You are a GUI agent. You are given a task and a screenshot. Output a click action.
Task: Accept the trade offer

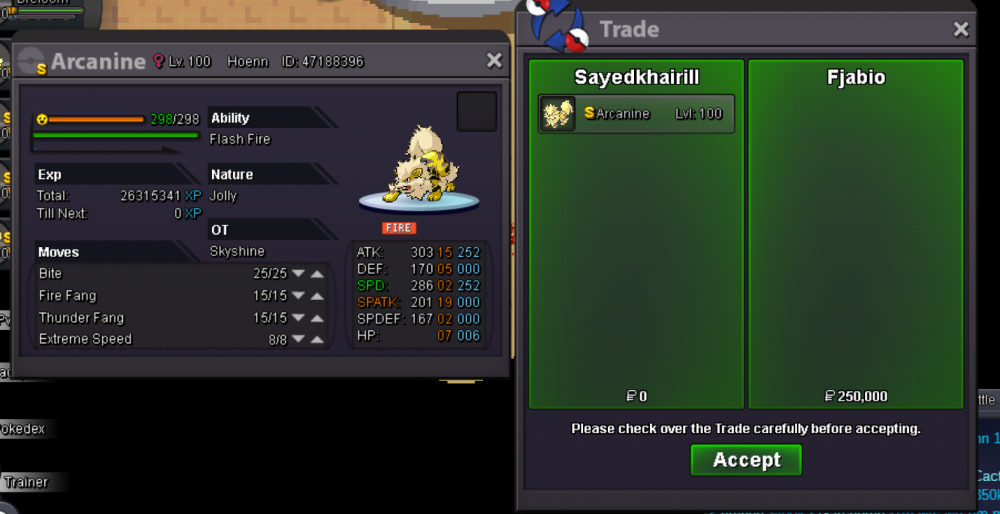coord(746,460)
